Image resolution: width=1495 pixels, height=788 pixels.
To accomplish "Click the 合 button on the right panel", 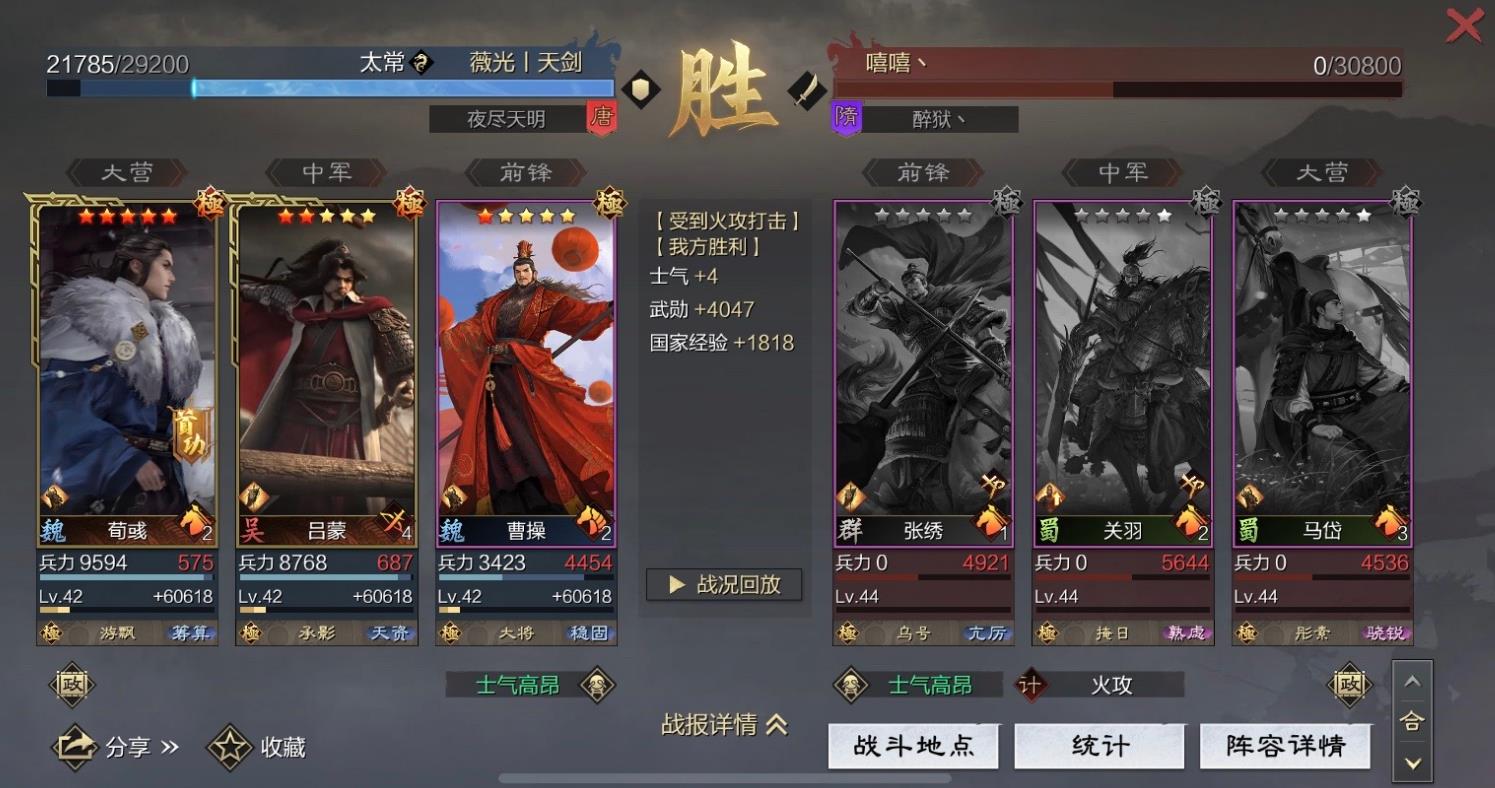I will point(1412,722).
